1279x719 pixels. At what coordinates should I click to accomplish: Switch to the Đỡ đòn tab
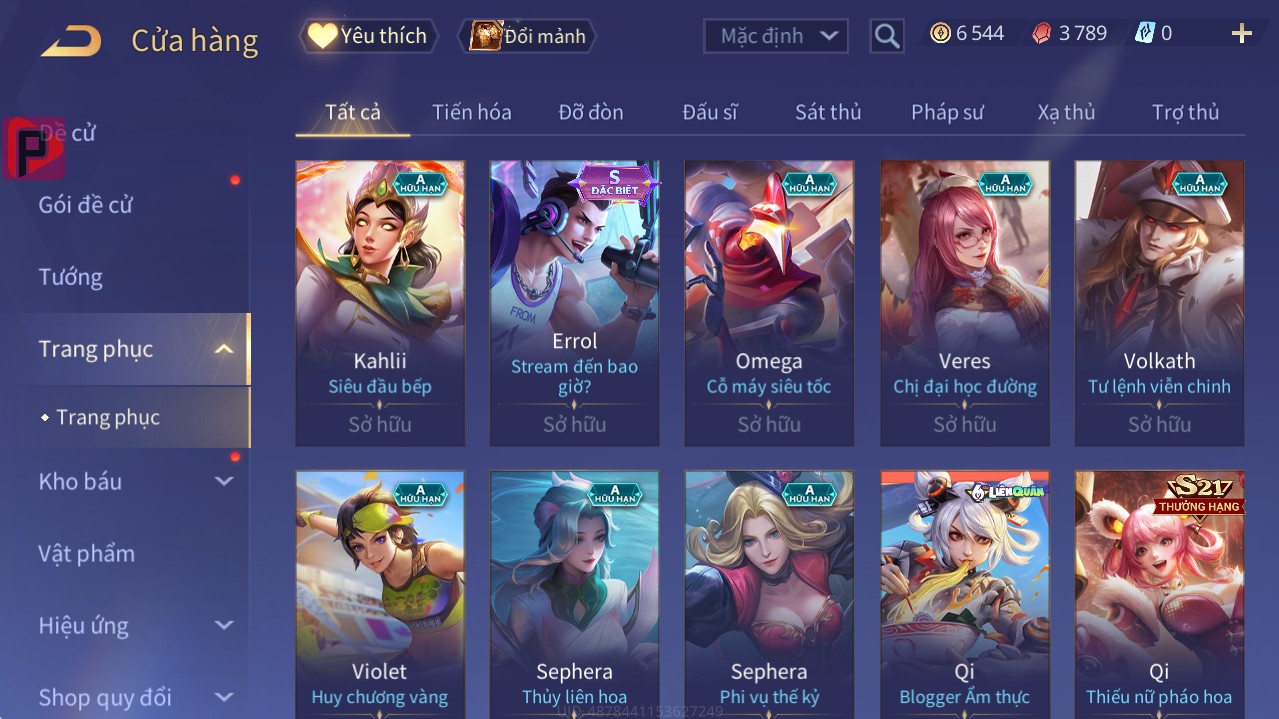(x=590, y=112)
